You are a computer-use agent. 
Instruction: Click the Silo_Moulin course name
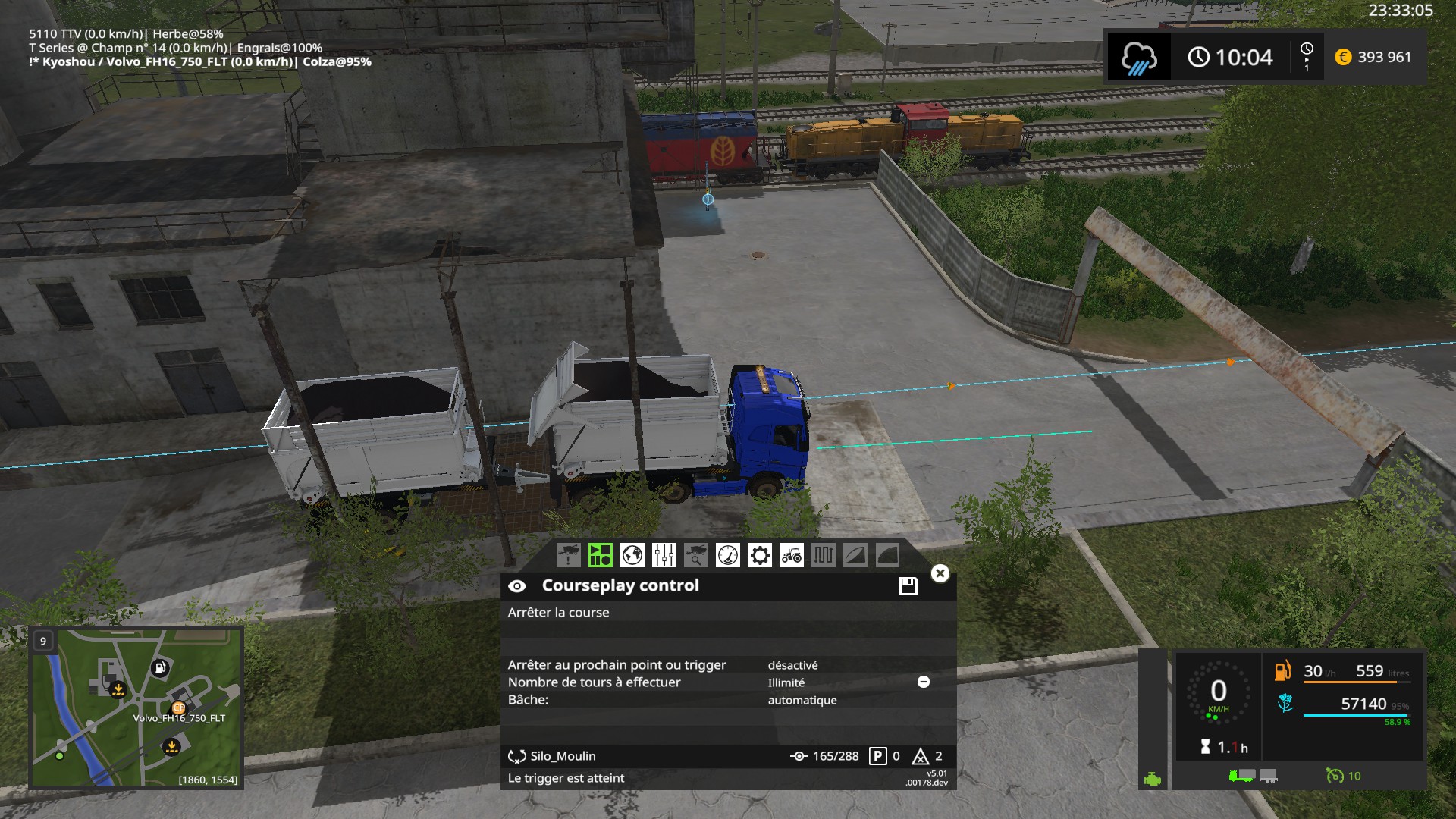(x=565, y=755)
